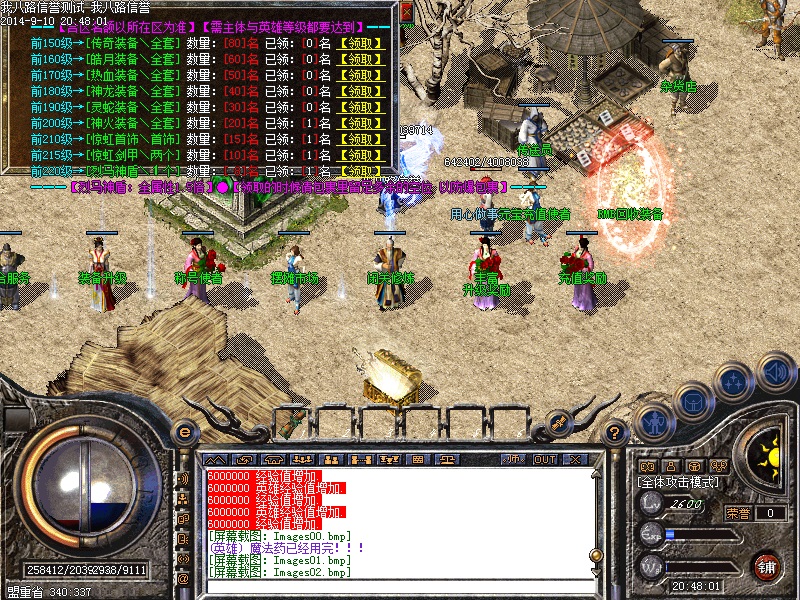
Task: Click the question mark help button
Action: [x=617, y=432]
